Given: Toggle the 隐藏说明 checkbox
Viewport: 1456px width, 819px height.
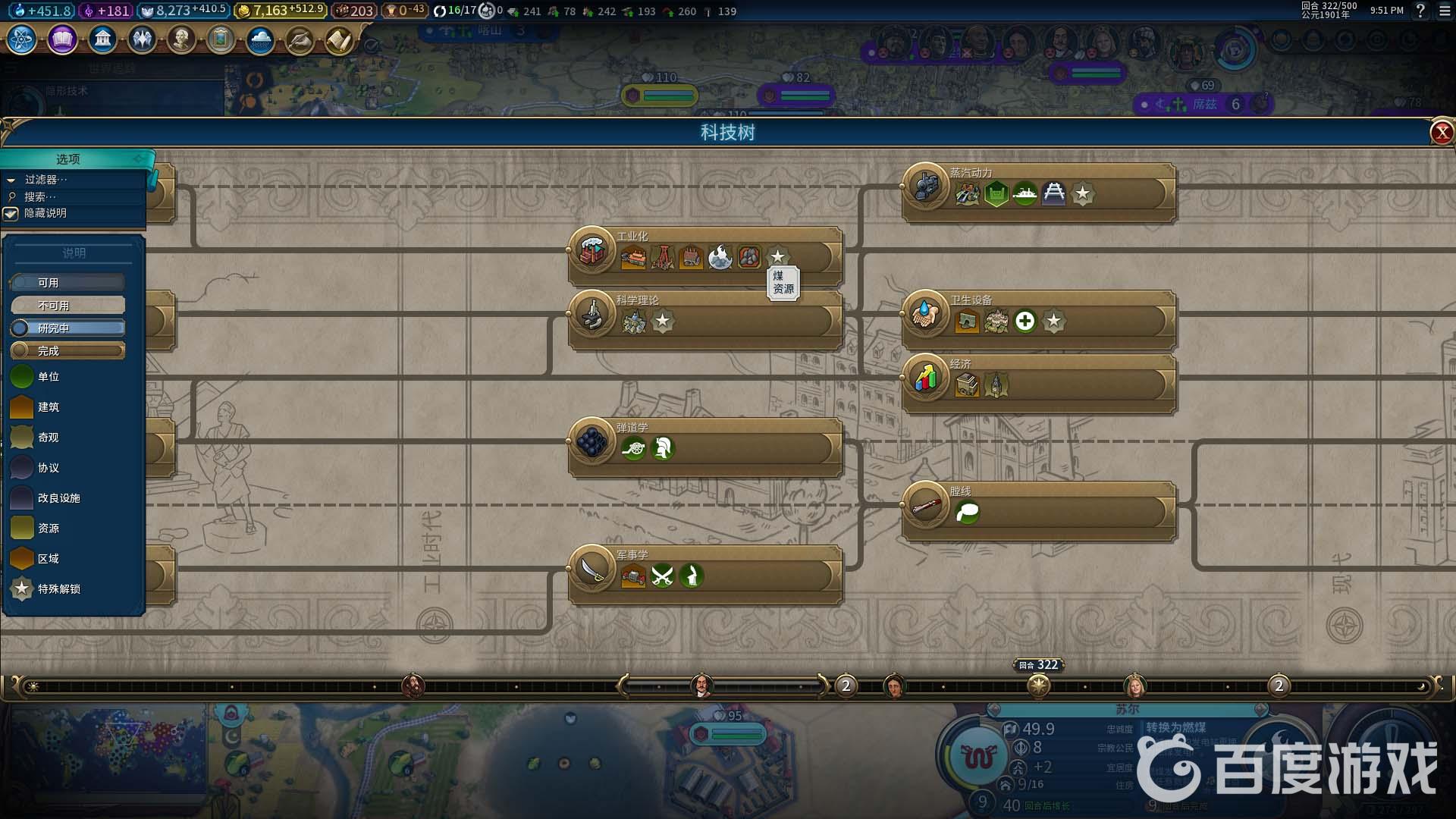Looking at the screenshot, I should [x=11, y=214].
